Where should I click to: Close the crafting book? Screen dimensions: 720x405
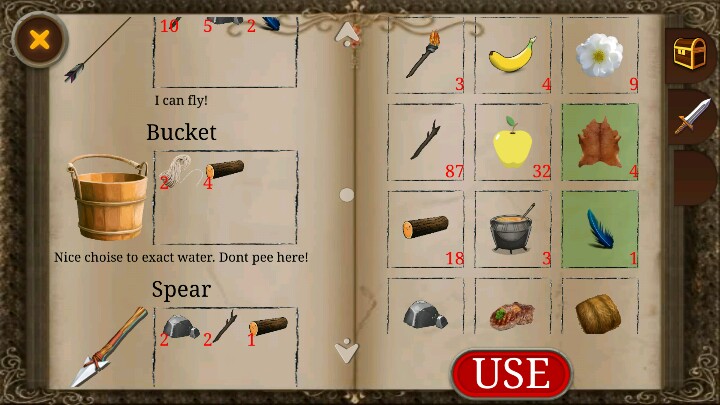39,40
